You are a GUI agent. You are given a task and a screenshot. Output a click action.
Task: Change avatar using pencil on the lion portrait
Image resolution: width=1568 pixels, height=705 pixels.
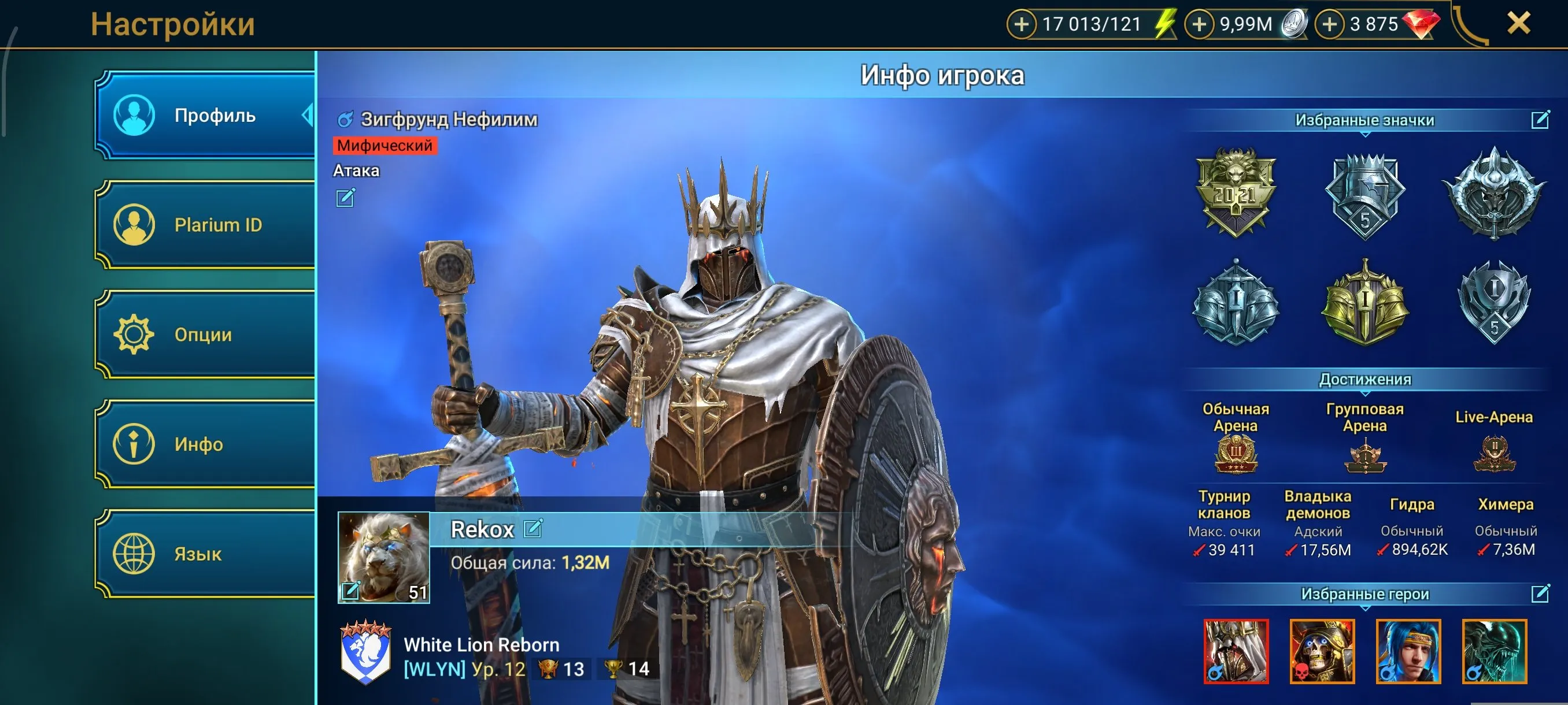[x=351, y=591]
